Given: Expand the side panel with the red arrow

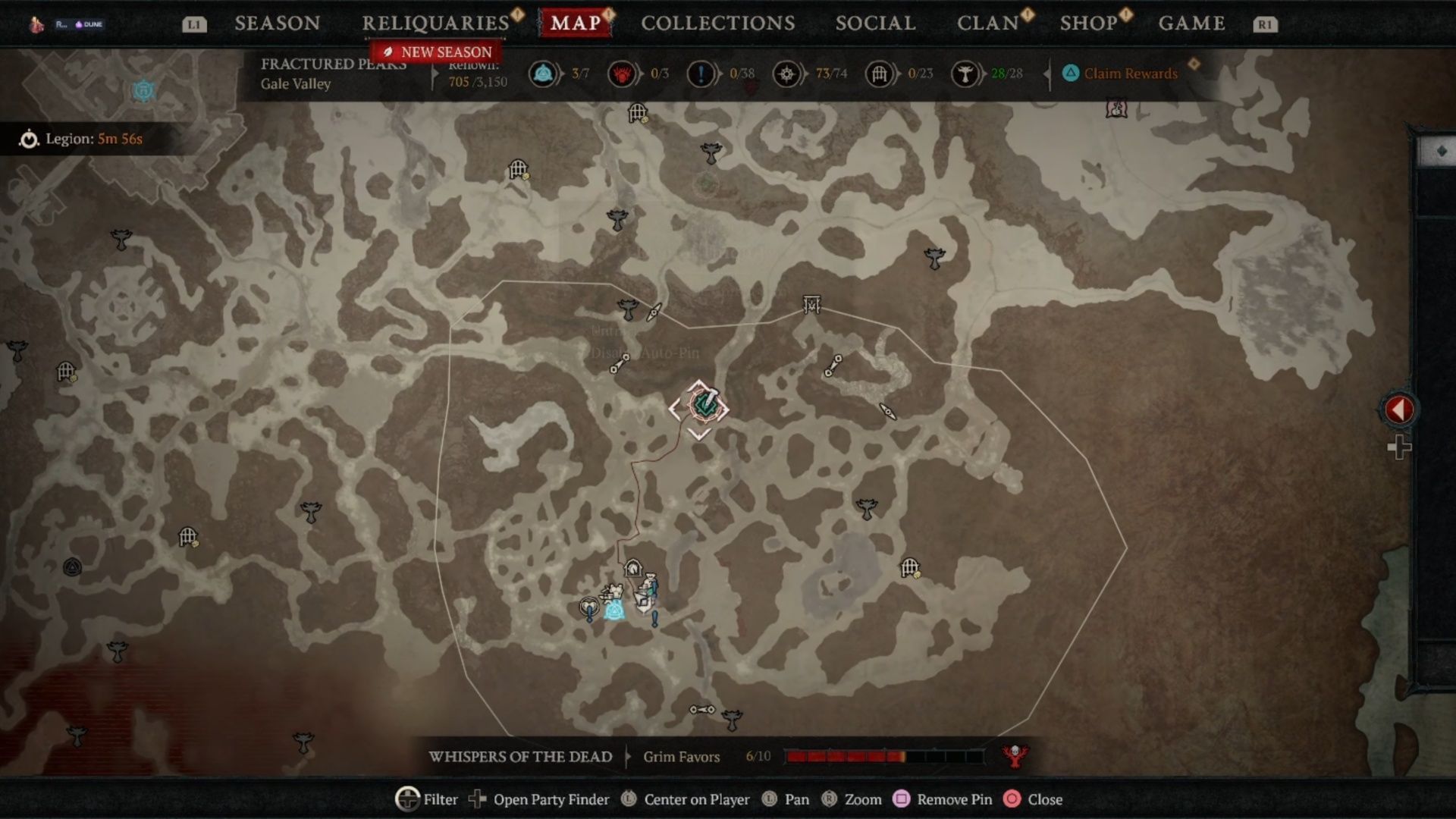Looking at the screenshot, I should [x=1399, y=410].
